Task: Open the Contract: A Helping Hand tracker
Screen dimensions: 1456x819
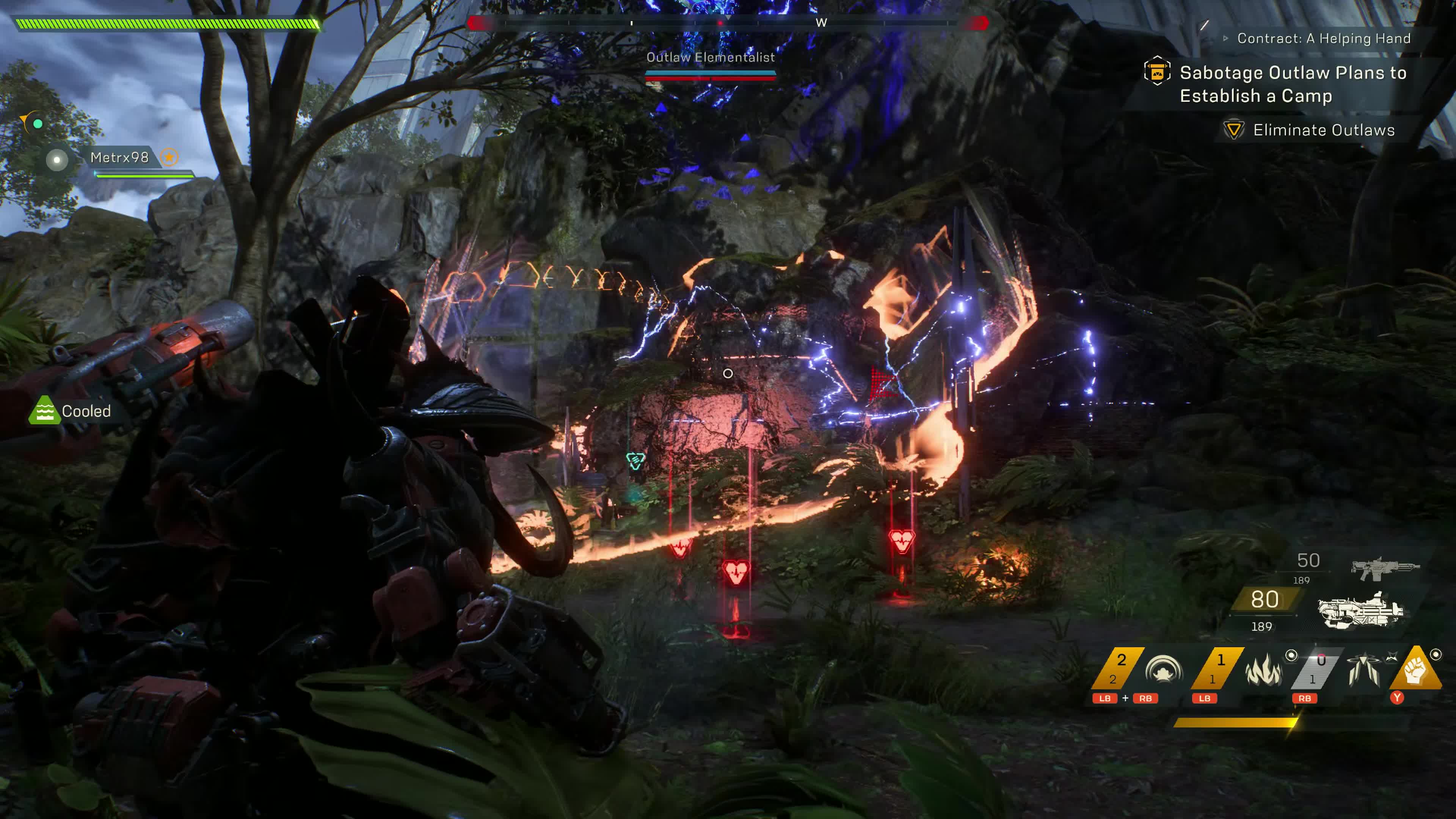Action: click(x=1323, y=38)
